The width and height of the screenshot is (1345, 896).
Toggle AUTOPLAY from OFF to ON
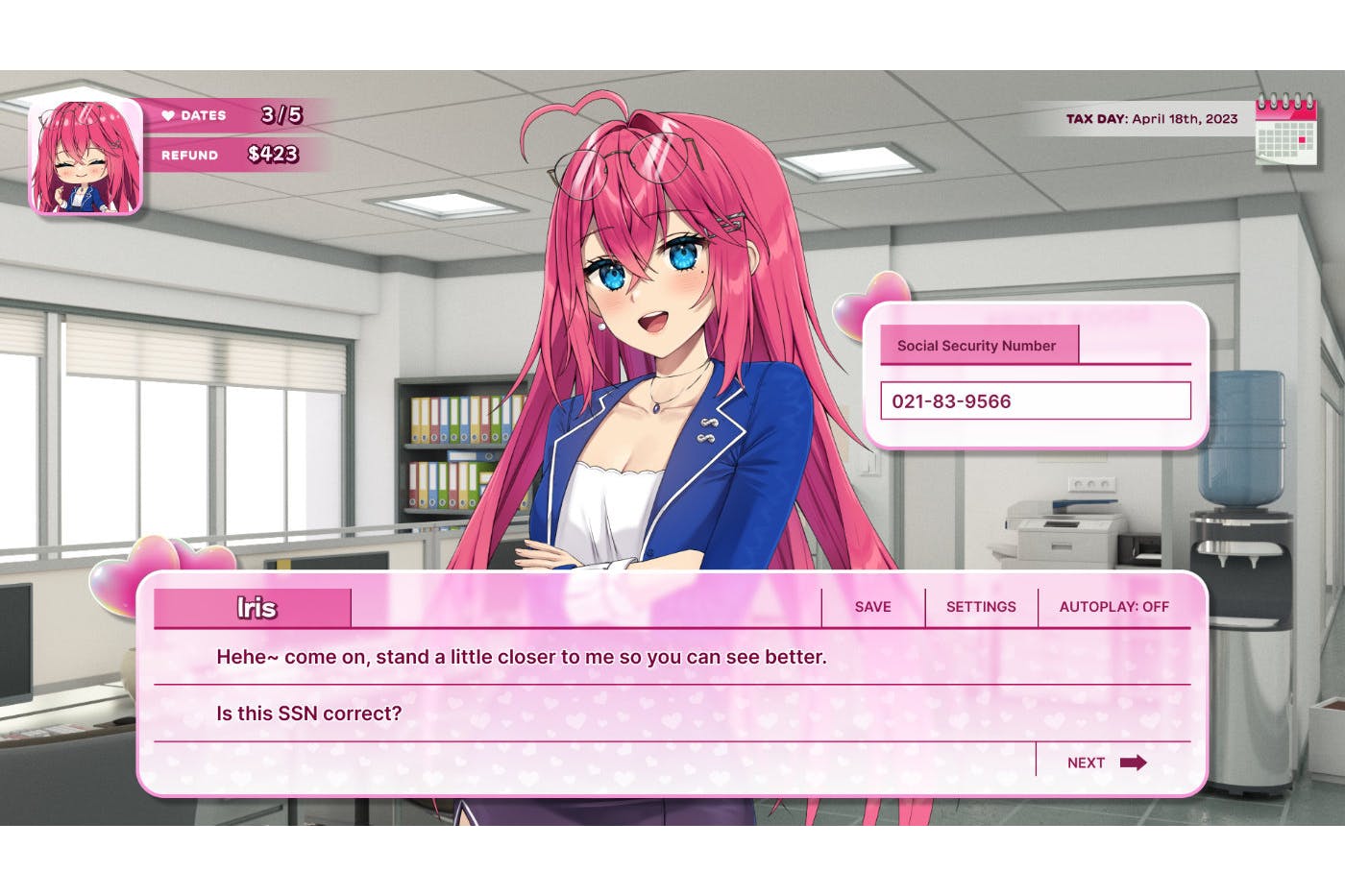tap(1114, 607)
